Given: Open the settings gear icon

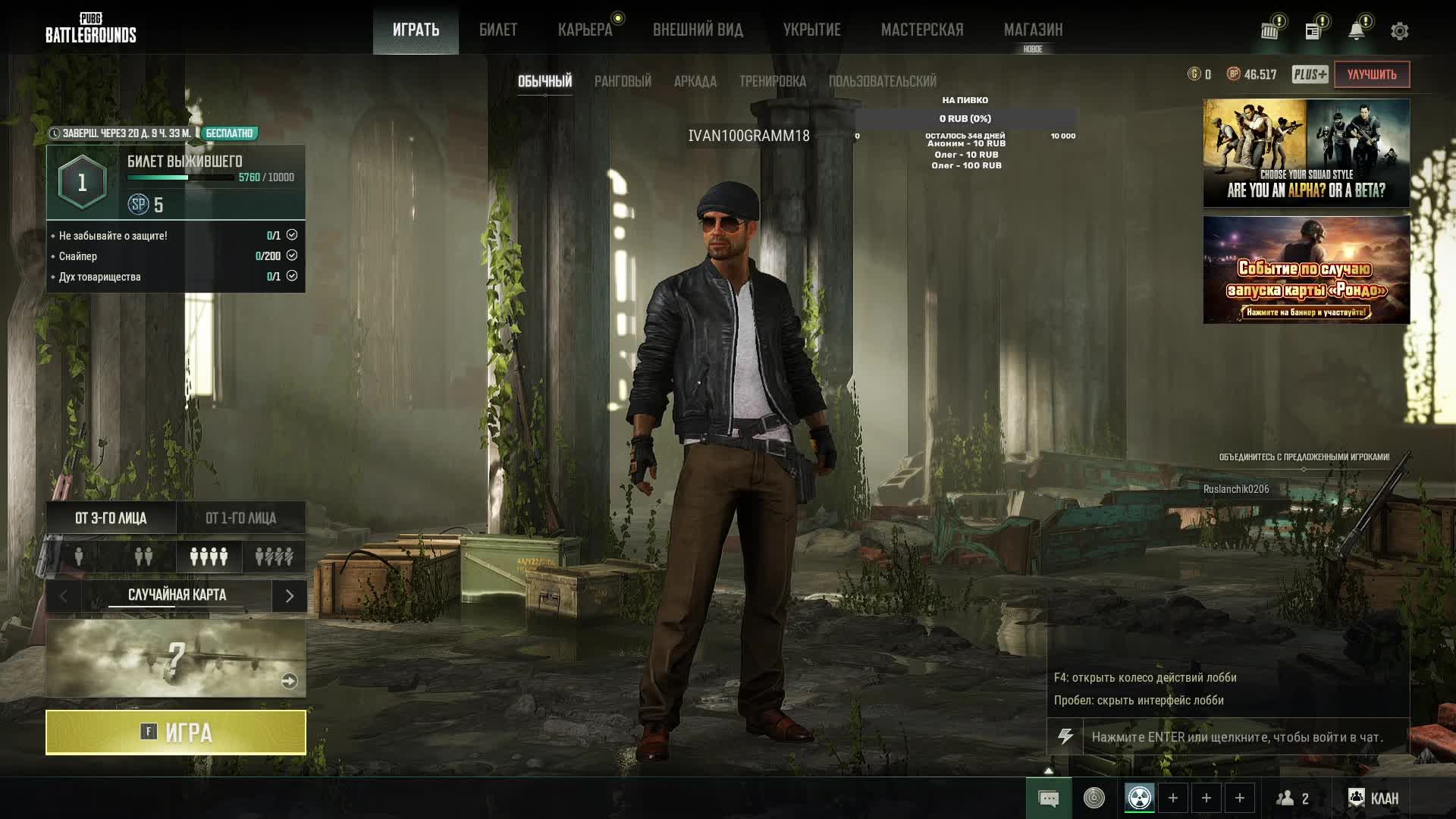Looking at the screenshot, I should click(1399, 31).
